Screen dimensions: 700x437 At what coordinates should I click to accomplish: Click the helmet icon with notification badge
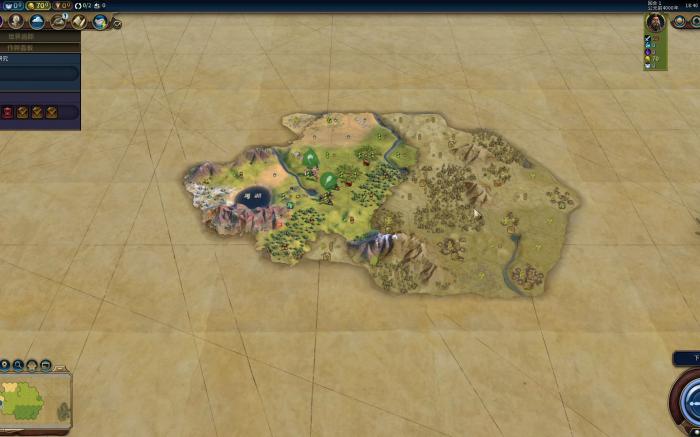coord(60,21)
